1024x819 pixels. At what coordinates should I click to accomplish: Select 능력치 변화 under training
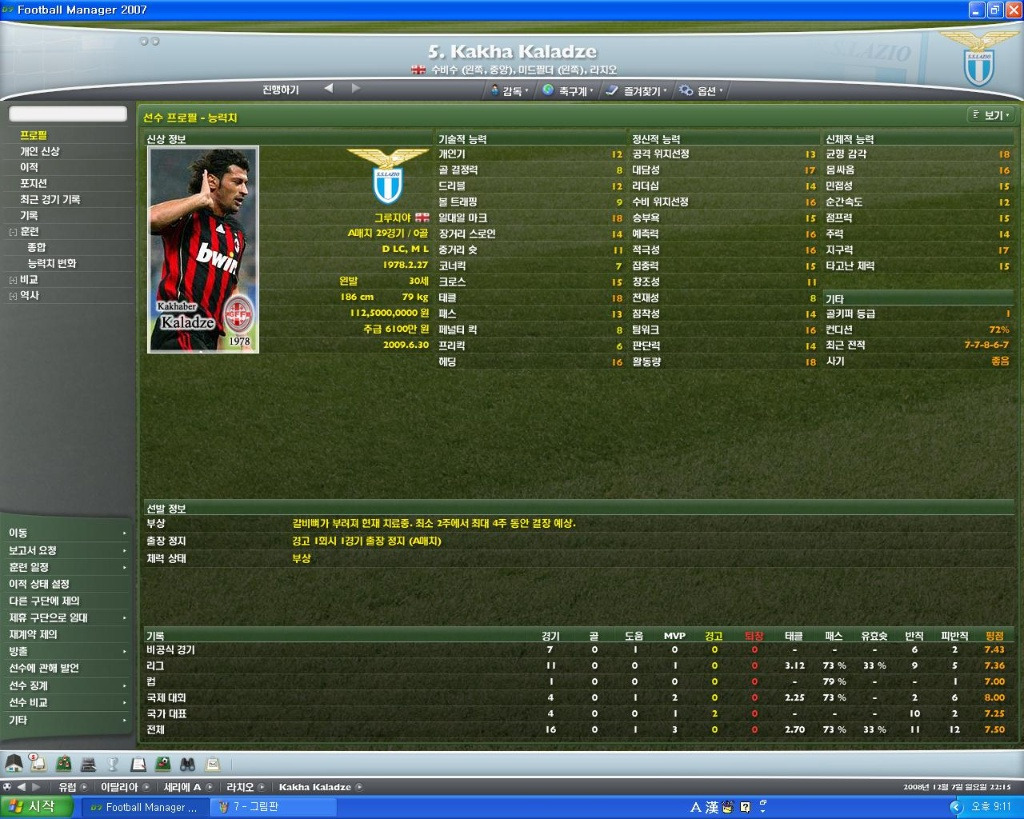point(51,263)
